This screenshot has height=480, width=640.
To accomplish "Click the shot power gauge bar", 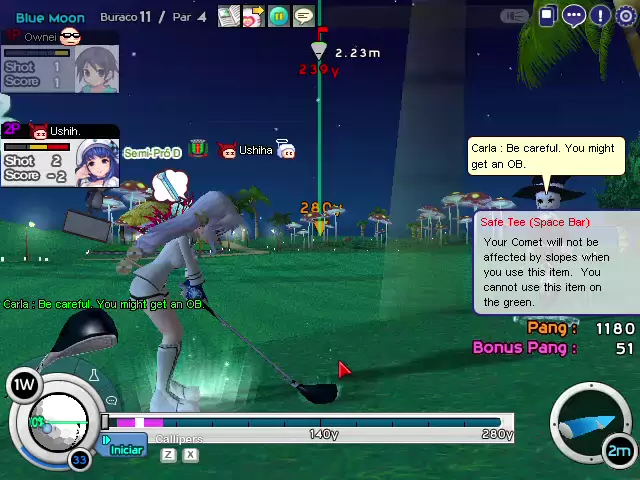I will pos(308,423).
